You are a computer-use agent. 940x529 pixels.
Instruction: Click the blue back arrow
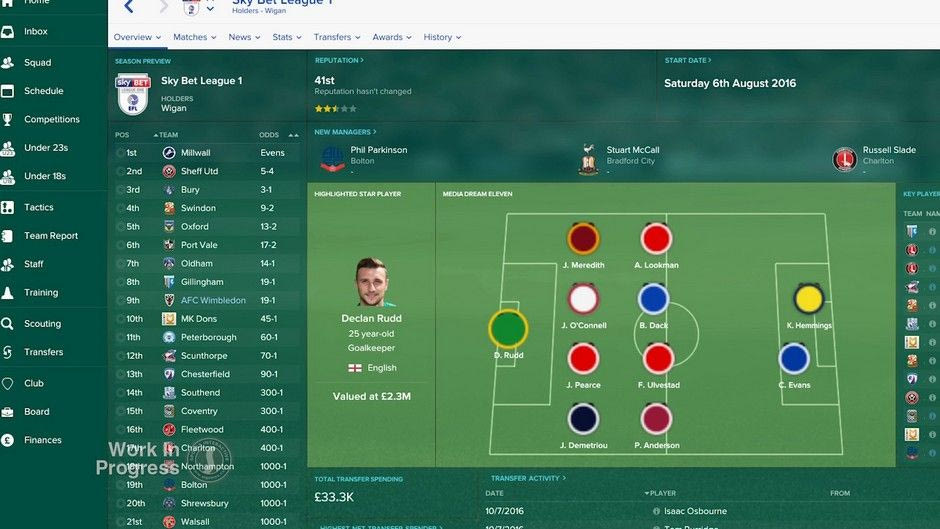pyautogui.click(x=129, y=8)
